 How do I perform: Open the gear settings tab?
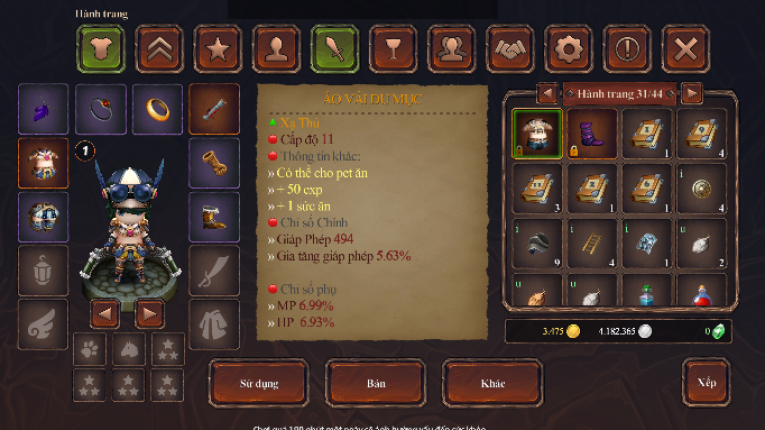point(569,48)
